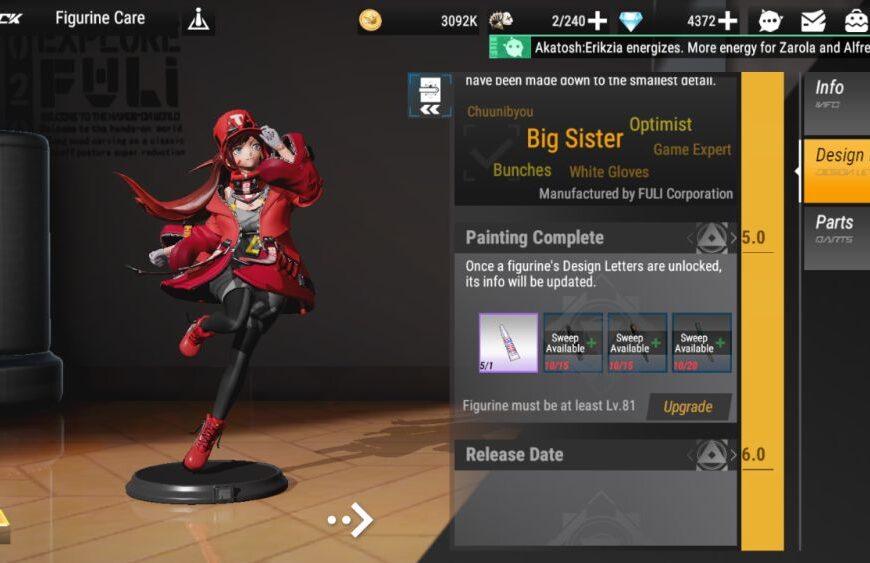Screen dimensions: 870x563
Task: Add more stamina with plus button
Action: (597, 20)
